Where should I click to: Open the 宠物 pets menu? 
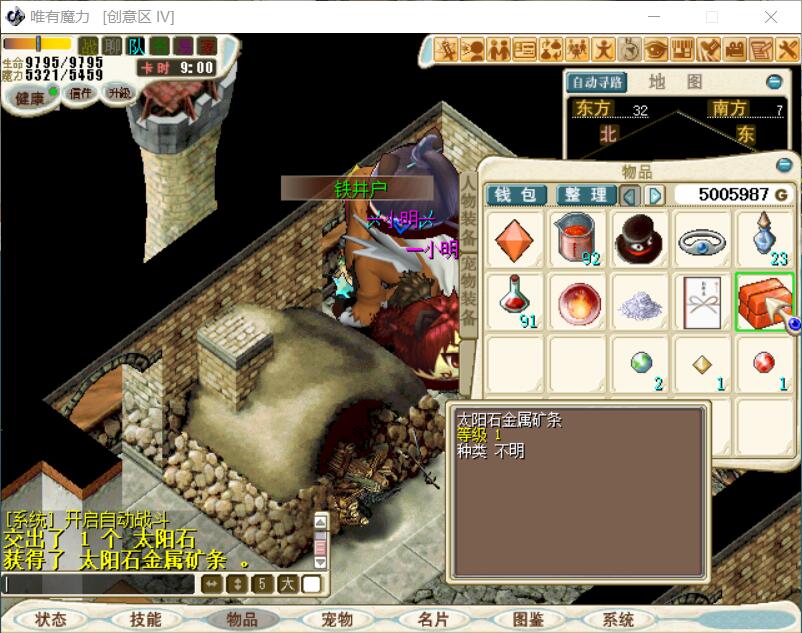(338, 619)
